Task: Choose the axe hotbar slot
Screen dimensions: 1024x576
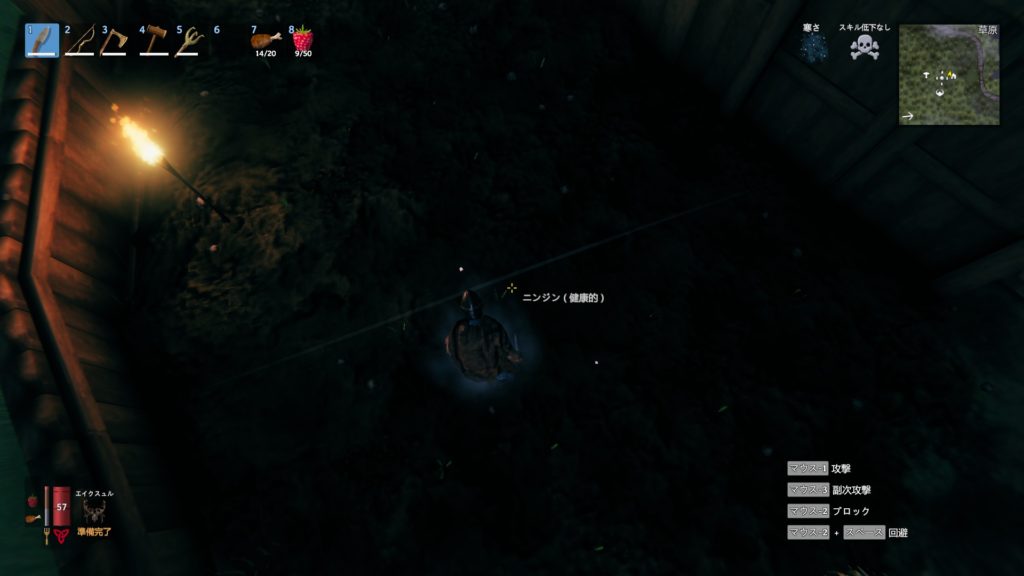Action: 115,41
